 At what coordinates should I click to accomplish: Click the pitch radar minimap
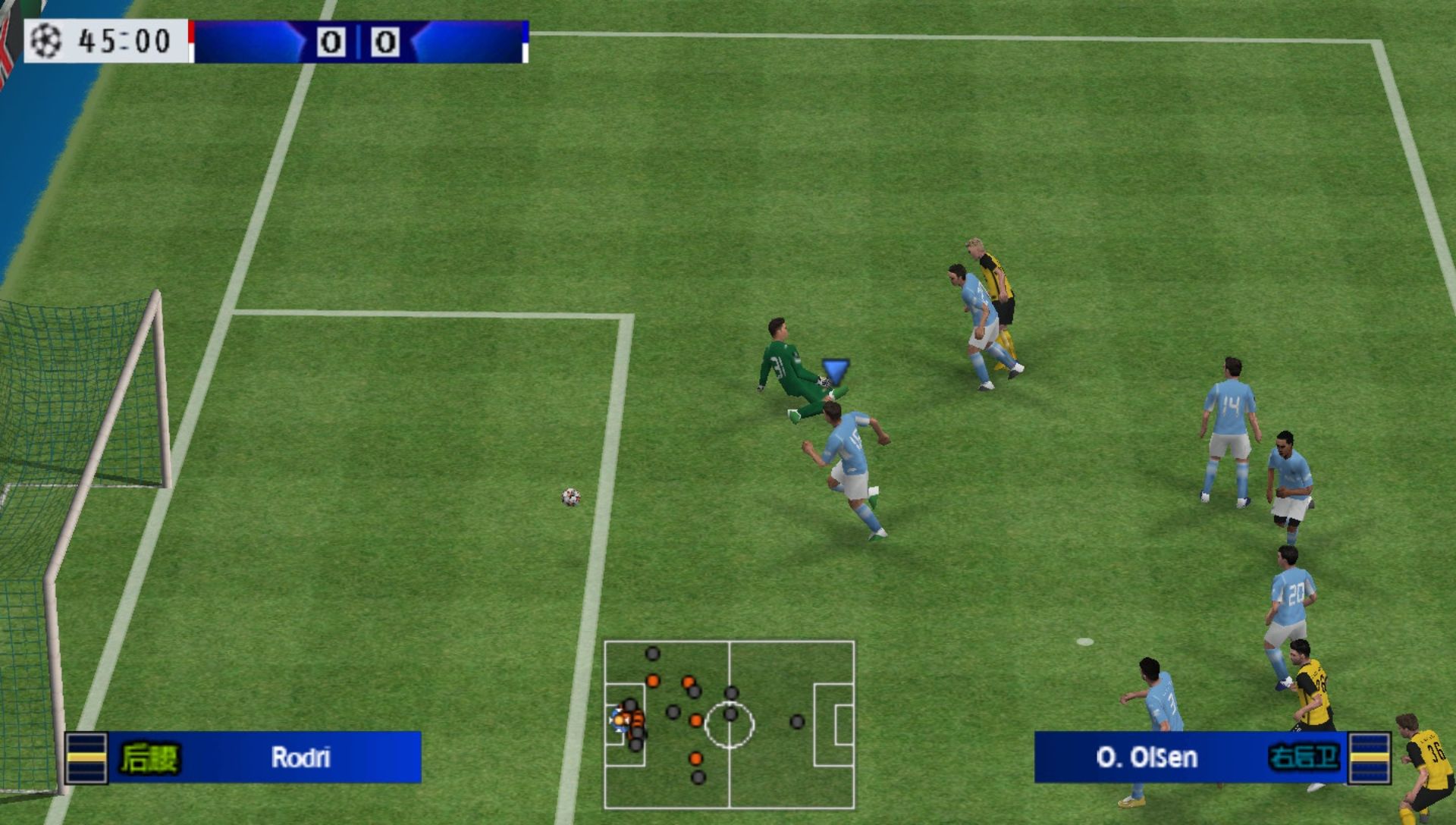[729, 724]
